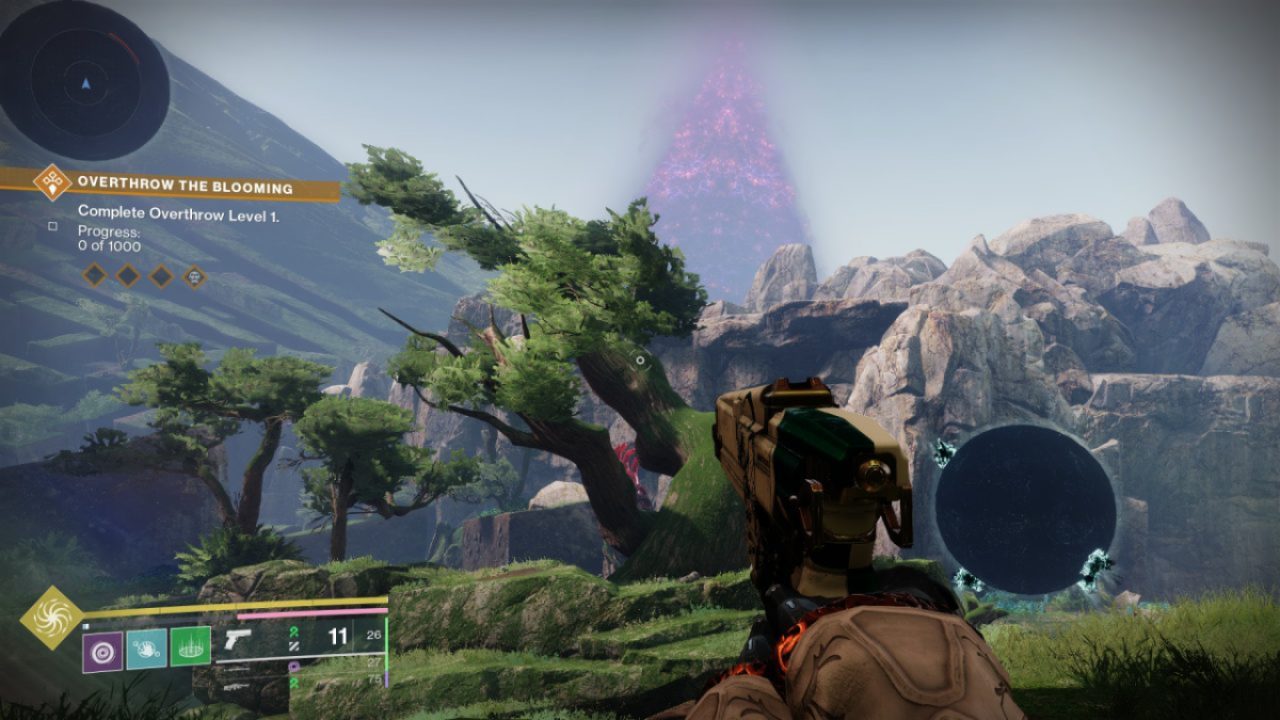This screenshot has width=1280, height=720.
Task: Activate the golden swirl super ability icon
Action: click(53, 618)
